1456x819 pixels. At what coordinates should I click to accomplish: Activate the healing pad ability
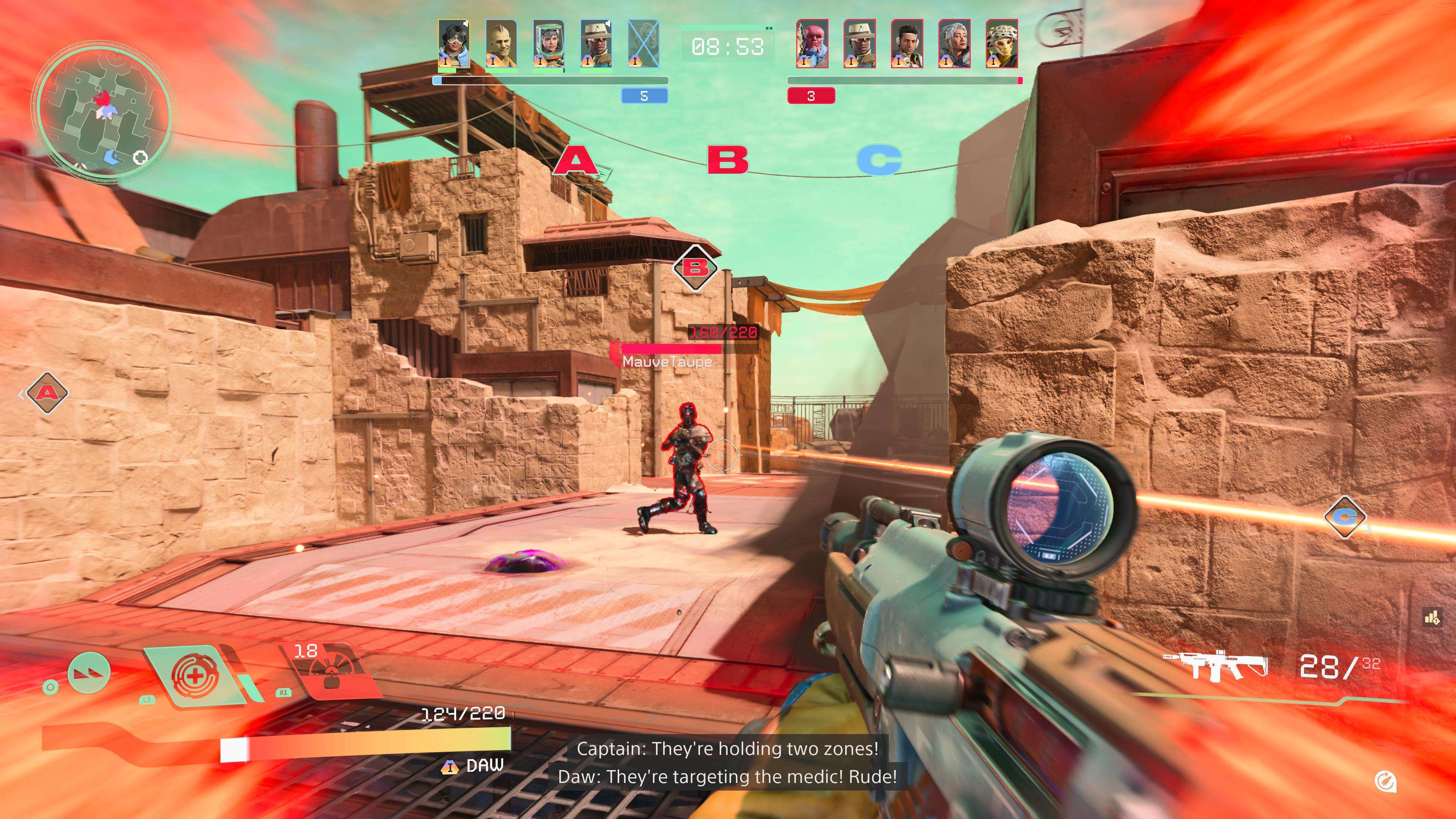(195, 675)
